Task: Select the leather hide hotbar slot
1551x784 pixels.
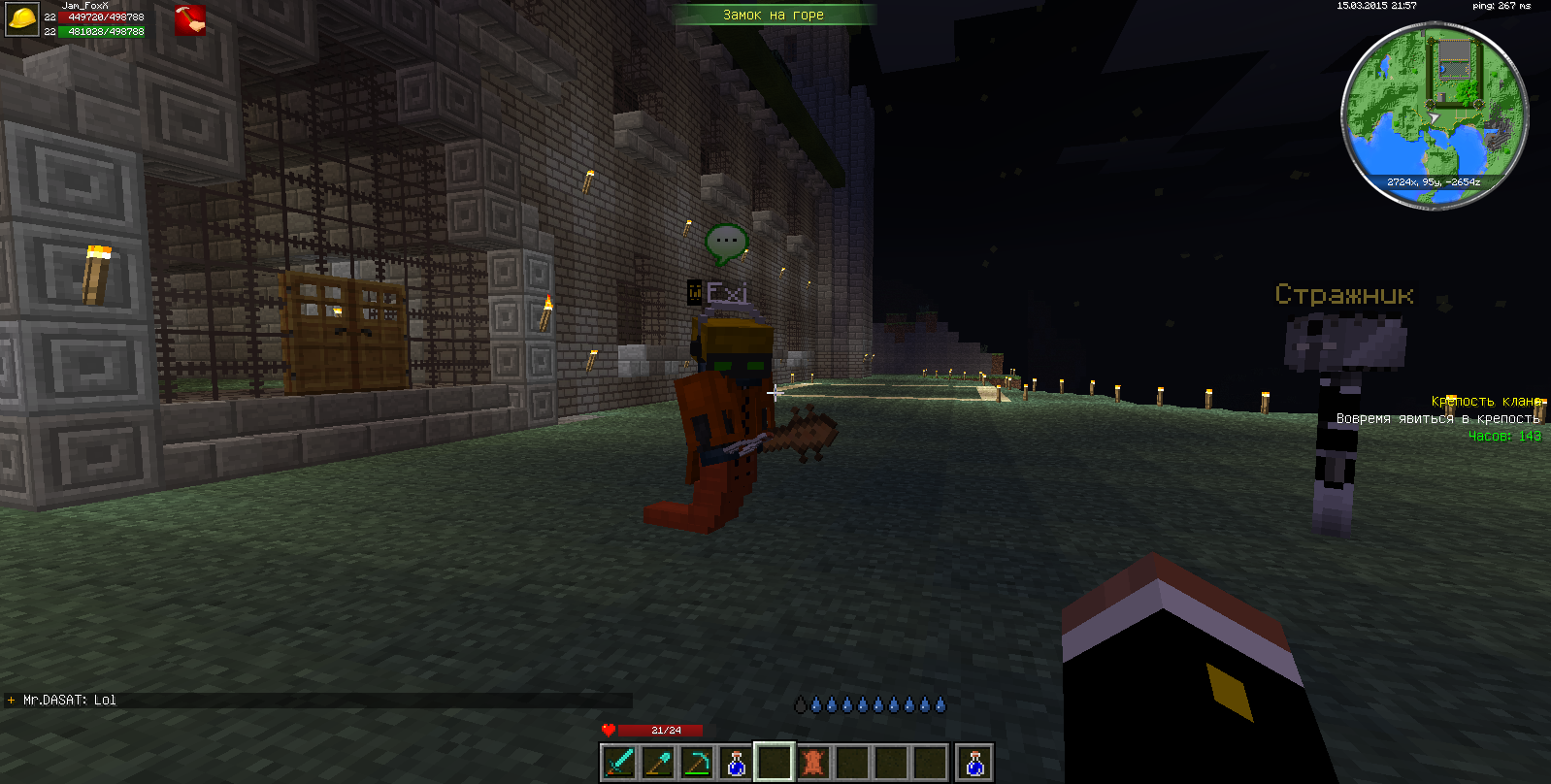Action: click(x=813, y=763)
